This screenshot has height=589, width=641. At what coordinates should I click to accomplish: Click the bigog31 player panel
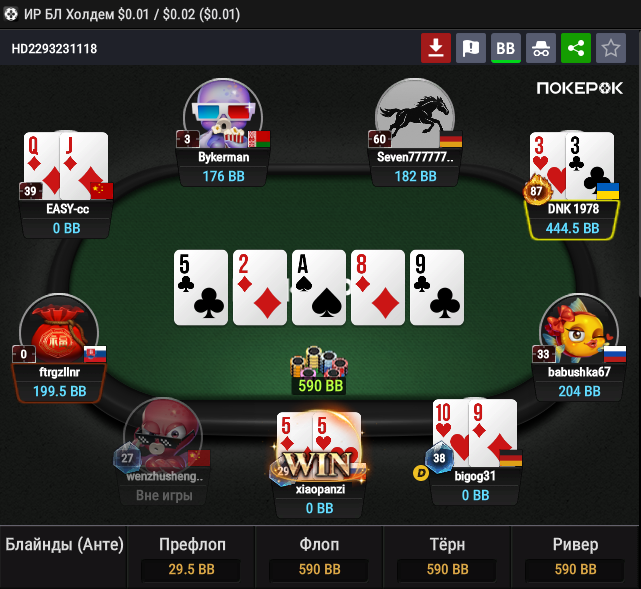tap(475, 485)
